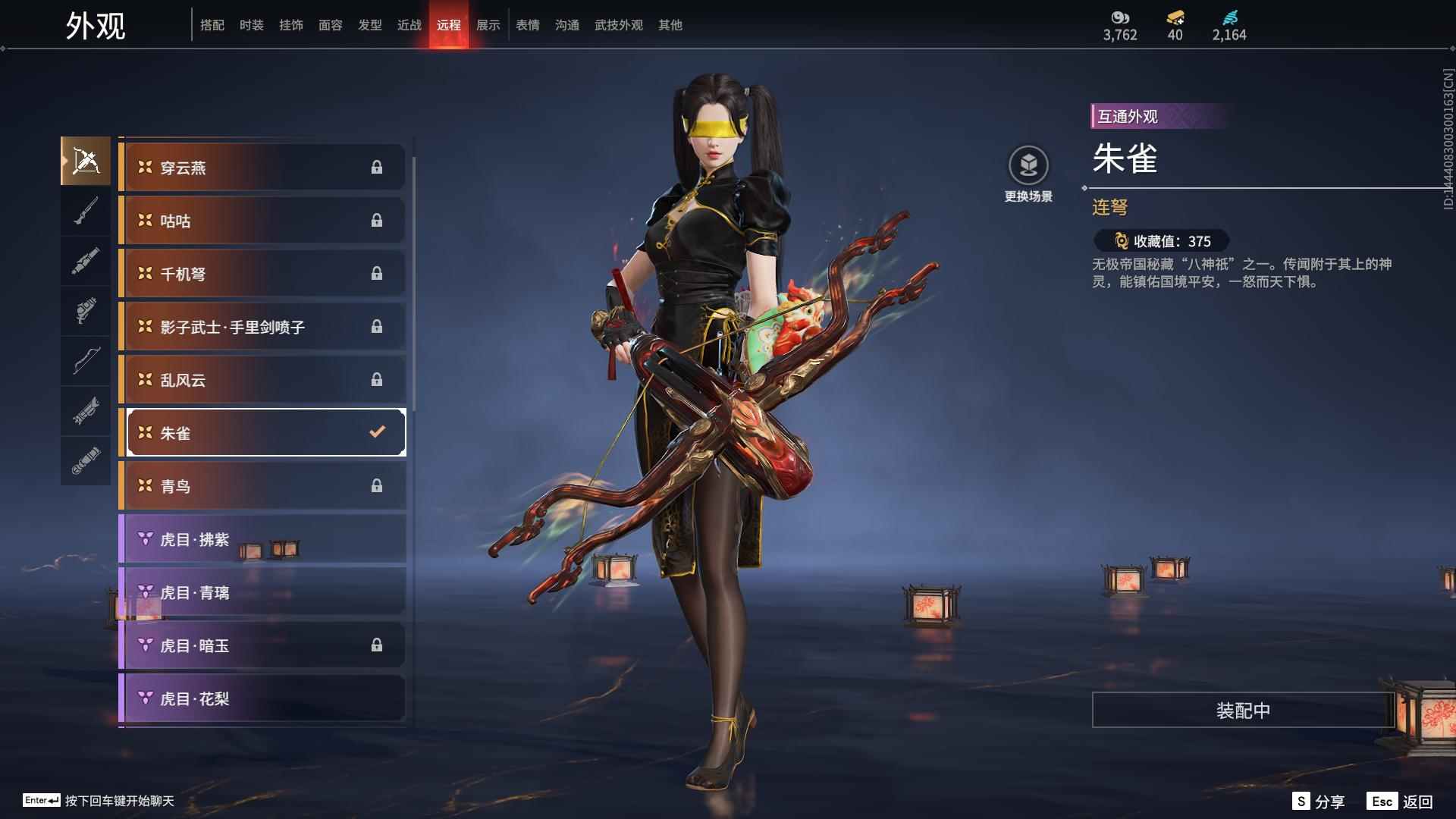Switch to the 时装 tab
Screen dimensions: 1456x819
251,24
